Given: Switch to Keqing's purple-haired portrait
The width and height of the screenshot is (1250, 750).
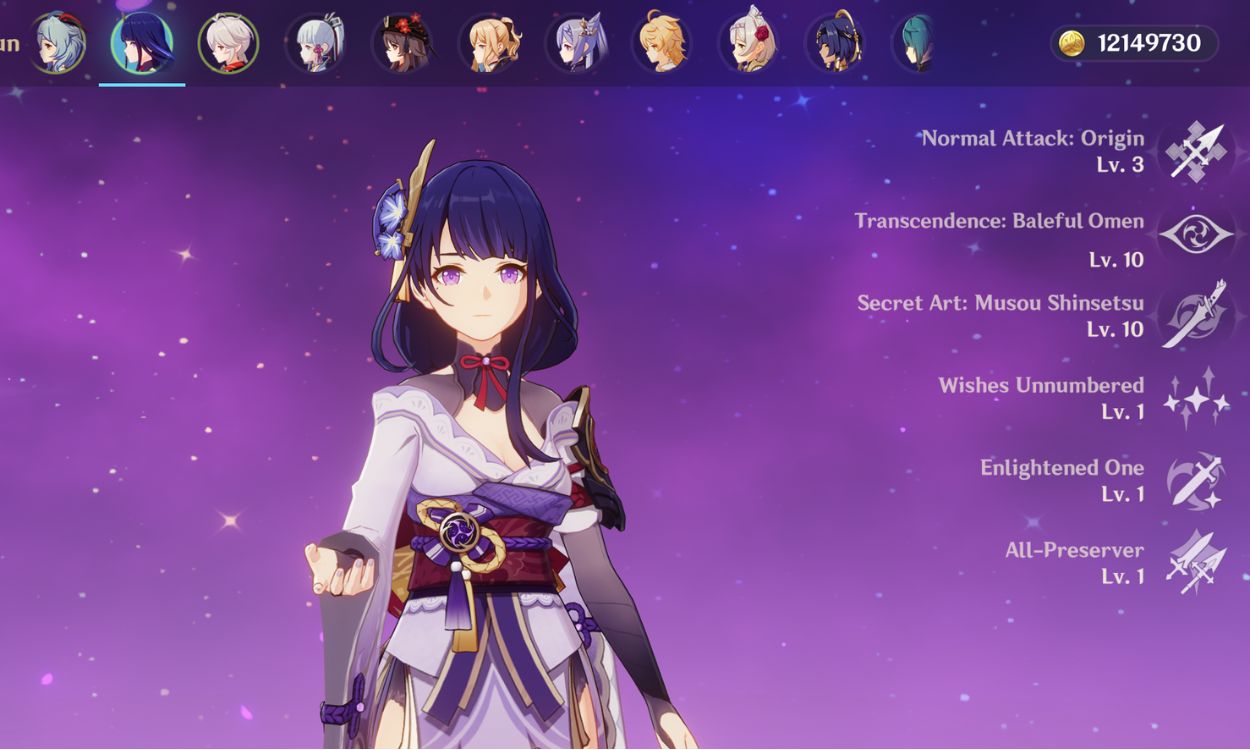Looking at the screenshot, I should (575, 43).
